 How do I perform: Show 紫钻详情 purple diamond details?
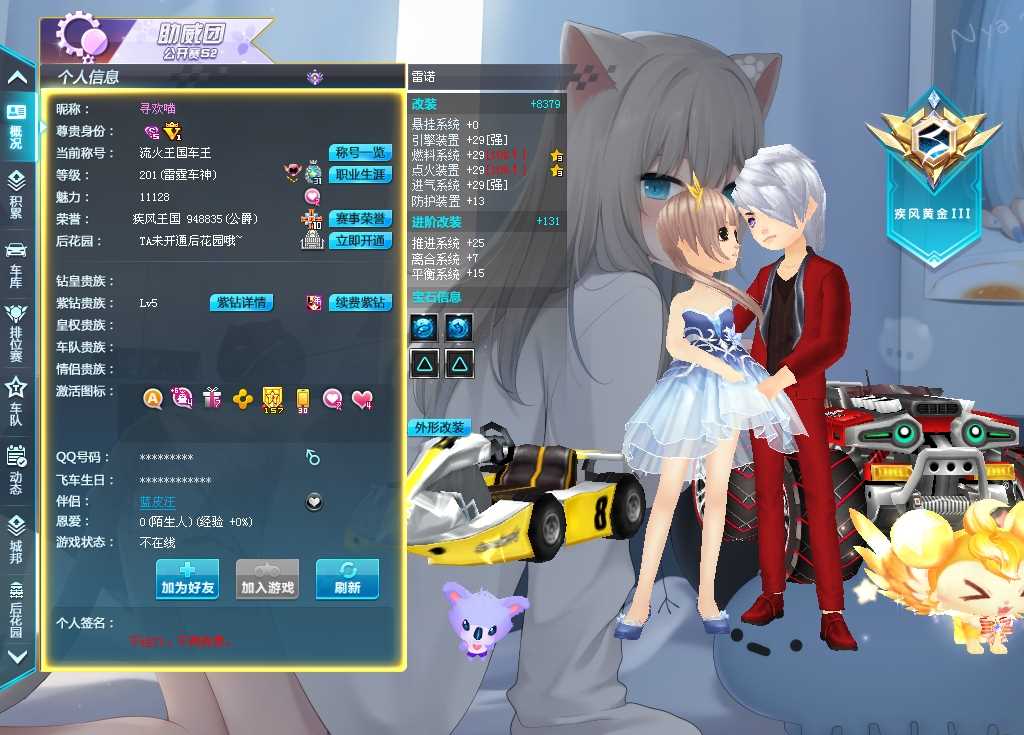(x=241, y=303)
